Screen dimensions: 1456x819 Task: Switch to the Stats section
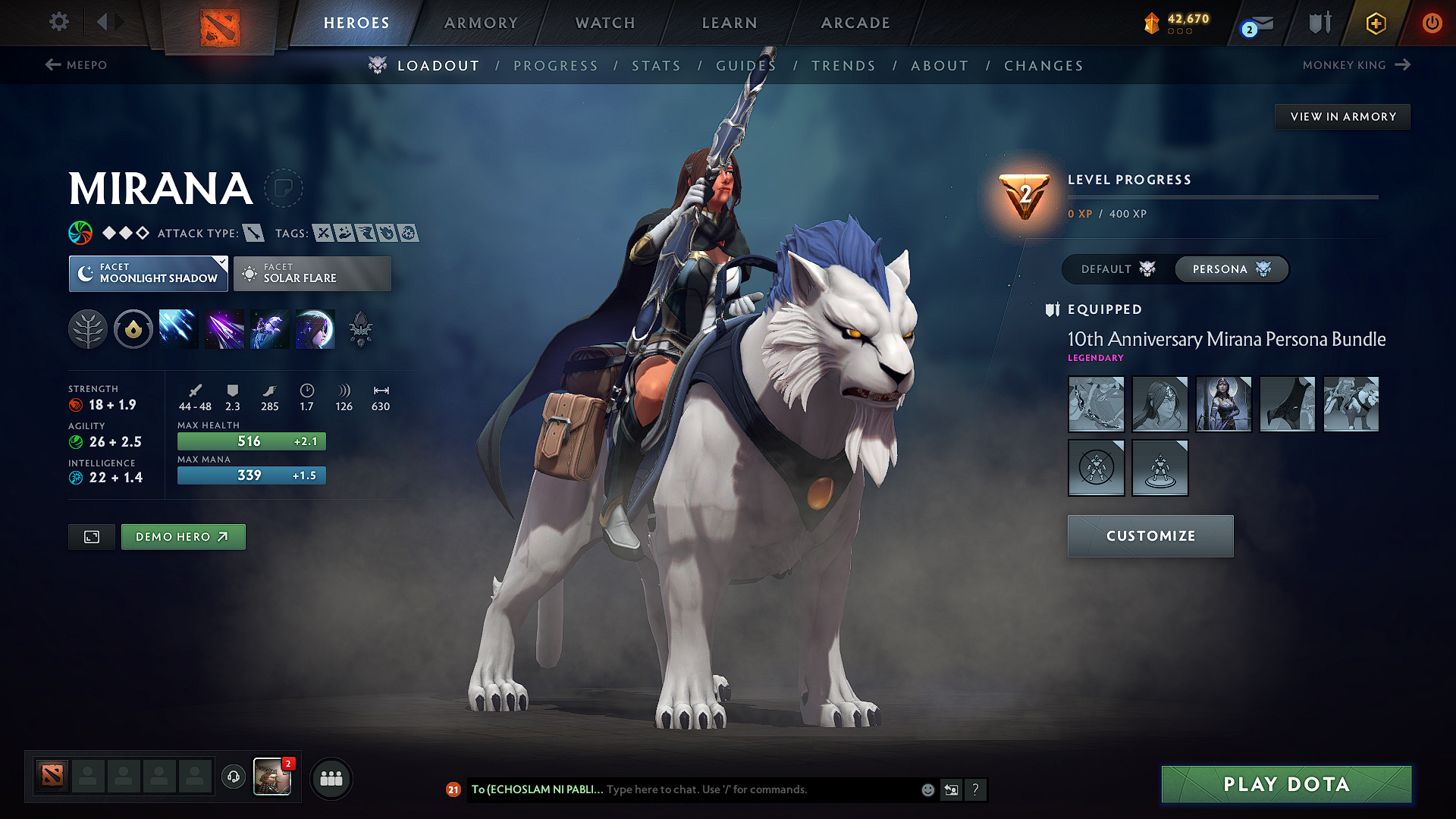tap(656, 66)
